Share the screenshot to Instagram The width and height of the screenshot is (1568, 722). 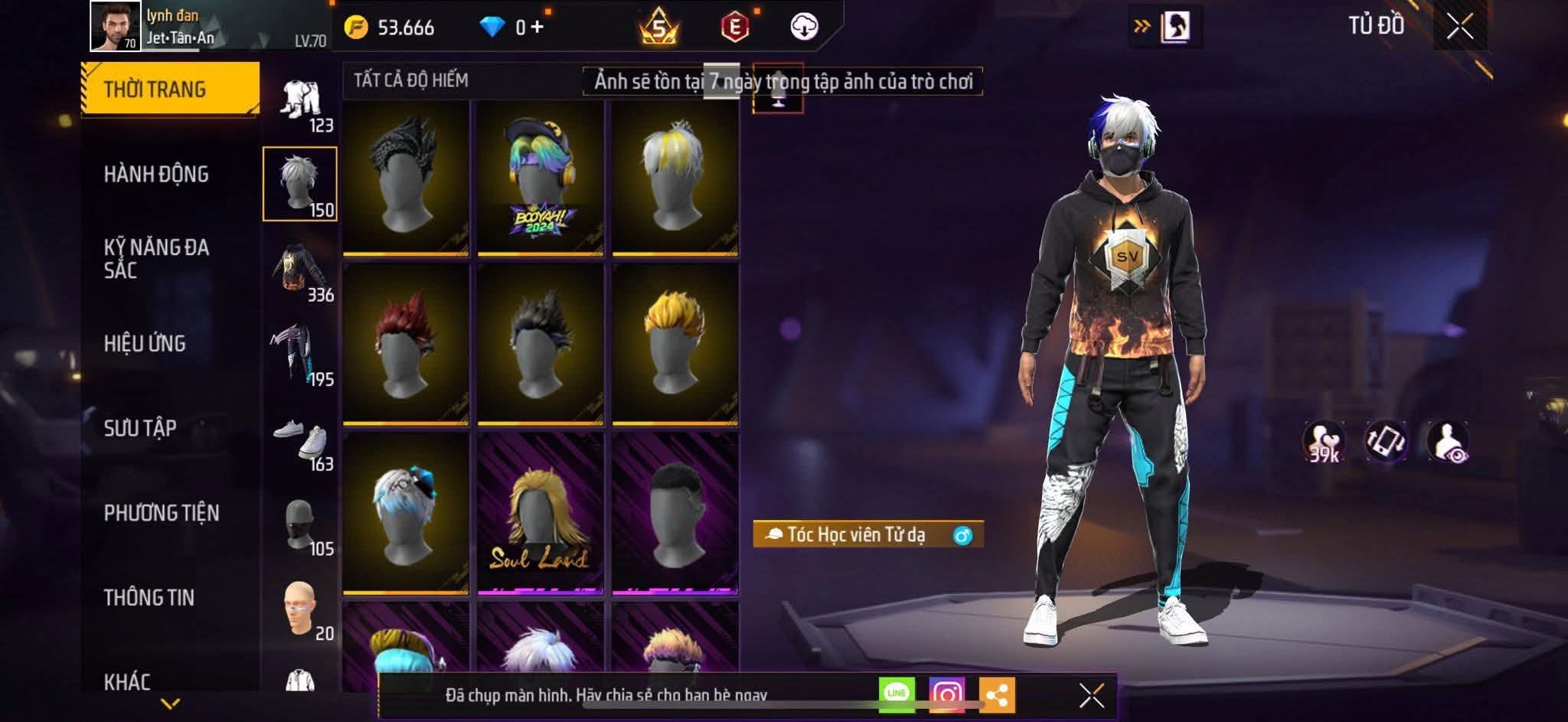pos(946,694)
